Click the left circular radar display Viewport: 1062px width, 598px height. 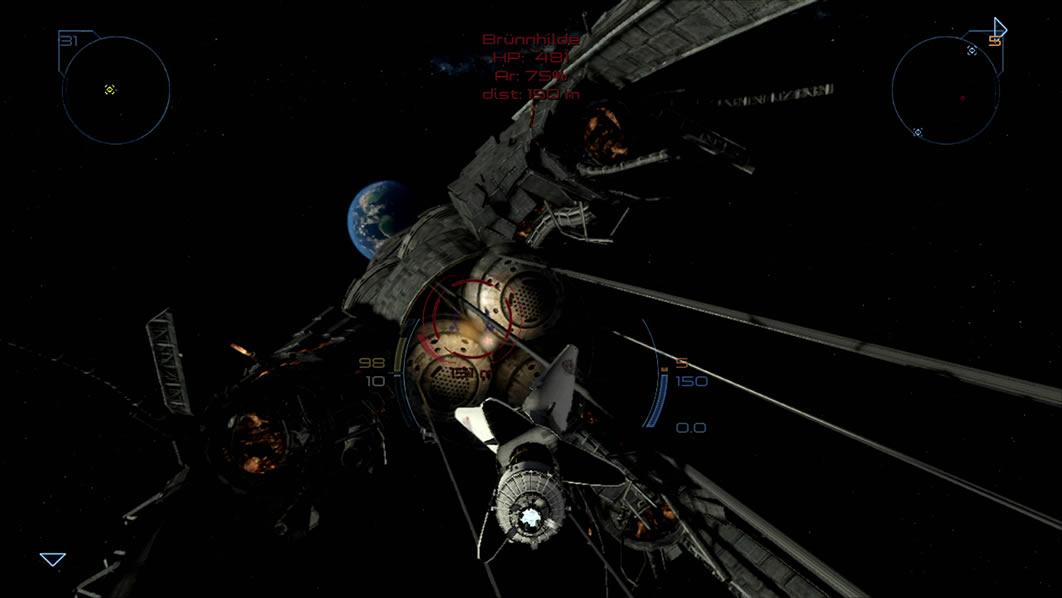(x=116, y=91)
